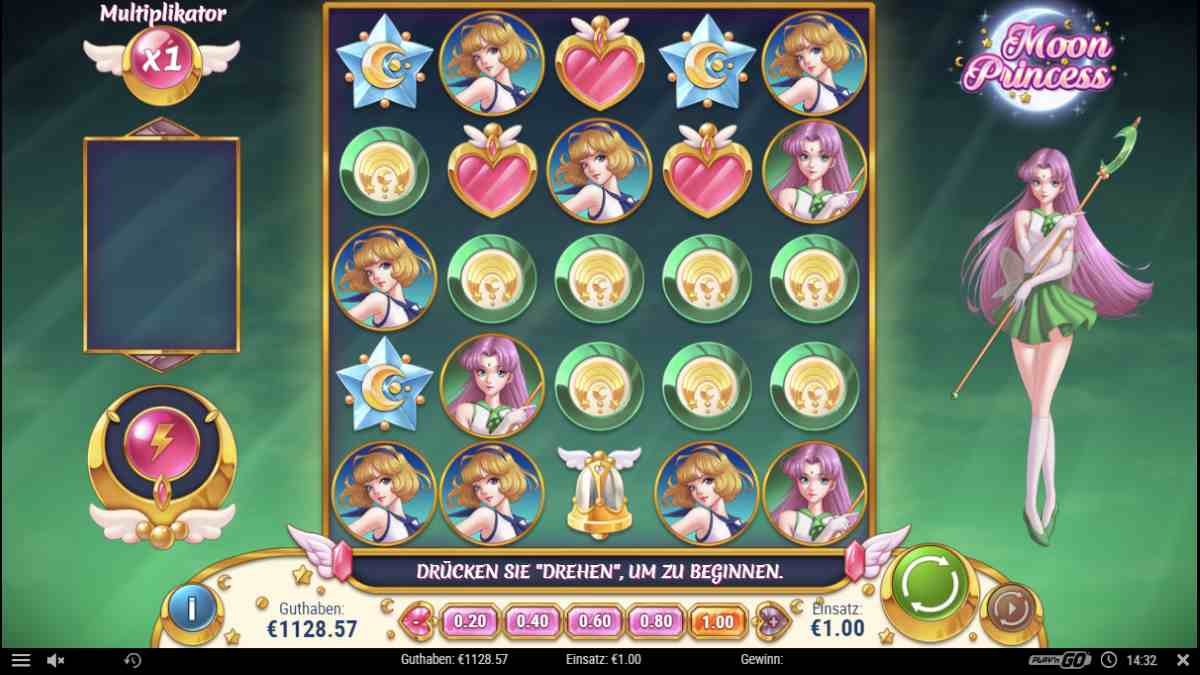1200x675 pixels.
Task: Decrease the bet with the minus heart
Action: point(414,621)
